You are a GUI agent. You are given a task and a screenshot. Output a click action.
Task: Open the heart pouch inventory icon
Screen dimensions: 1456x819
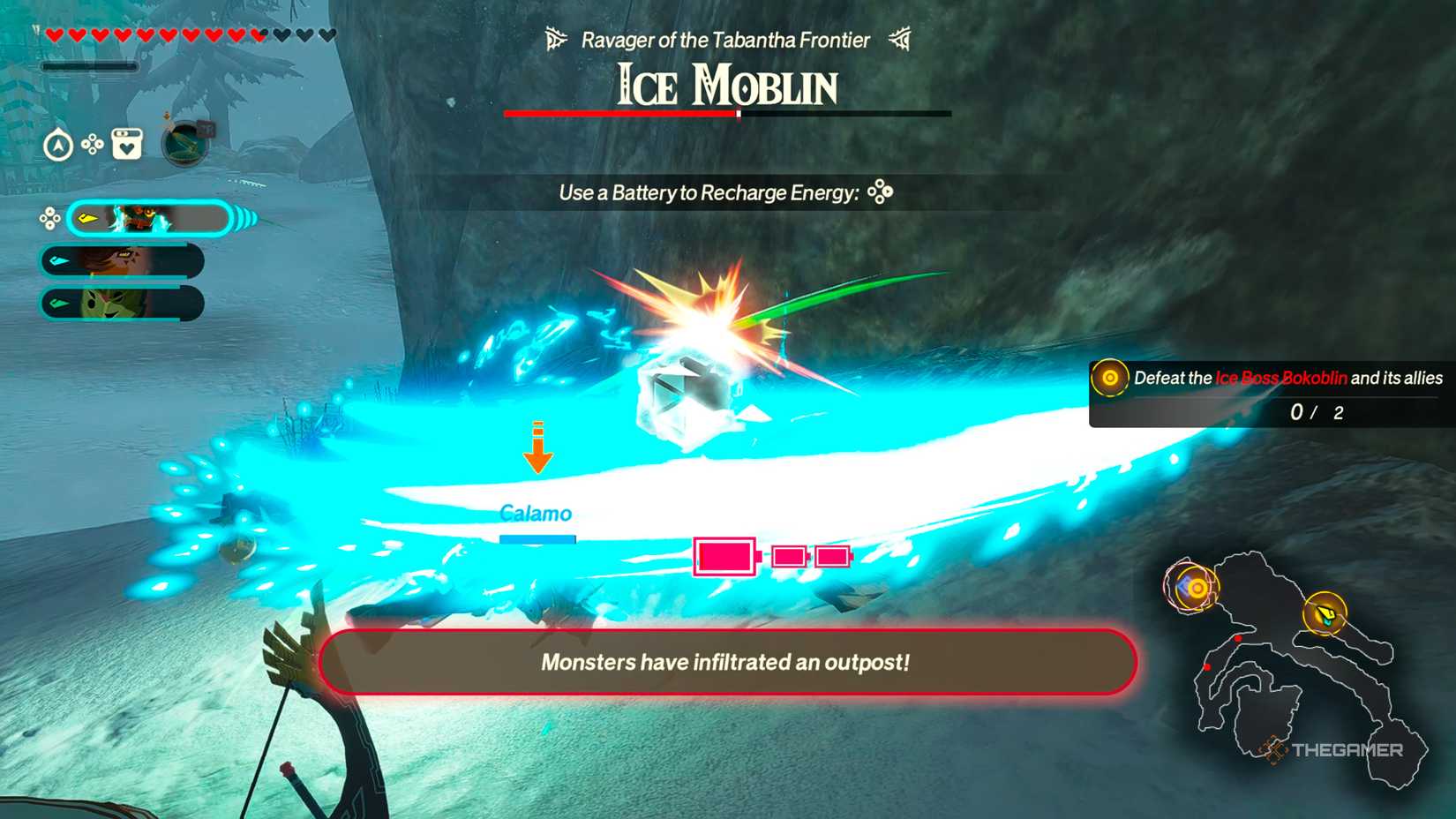[127, 145]
